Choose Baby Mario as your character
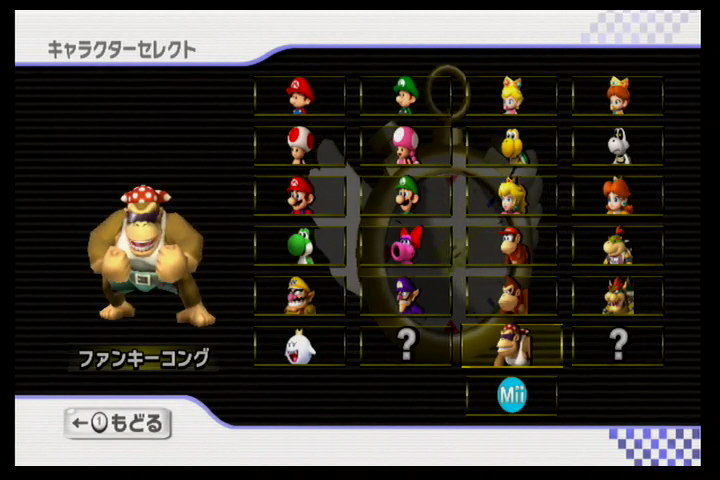The width and height of the screenshot is (720, 480). pyautogui.click(x=299, y=95)
